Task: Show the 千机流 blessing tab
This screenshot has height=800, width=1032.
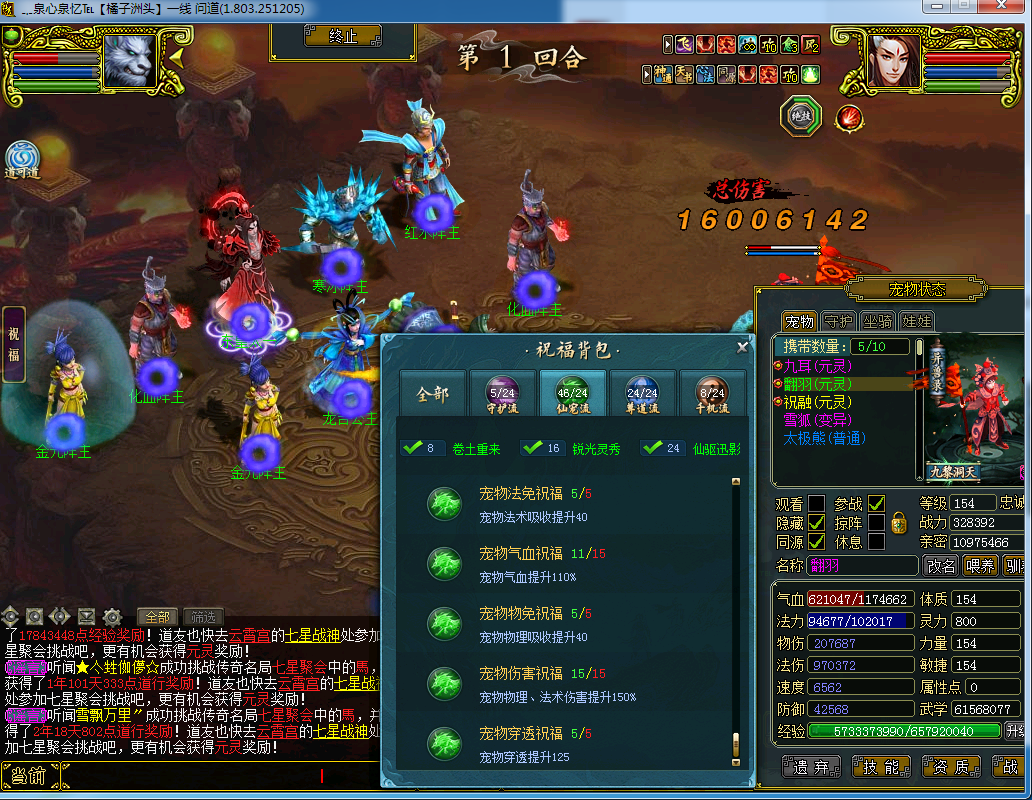Action: [x=712, y=394]
